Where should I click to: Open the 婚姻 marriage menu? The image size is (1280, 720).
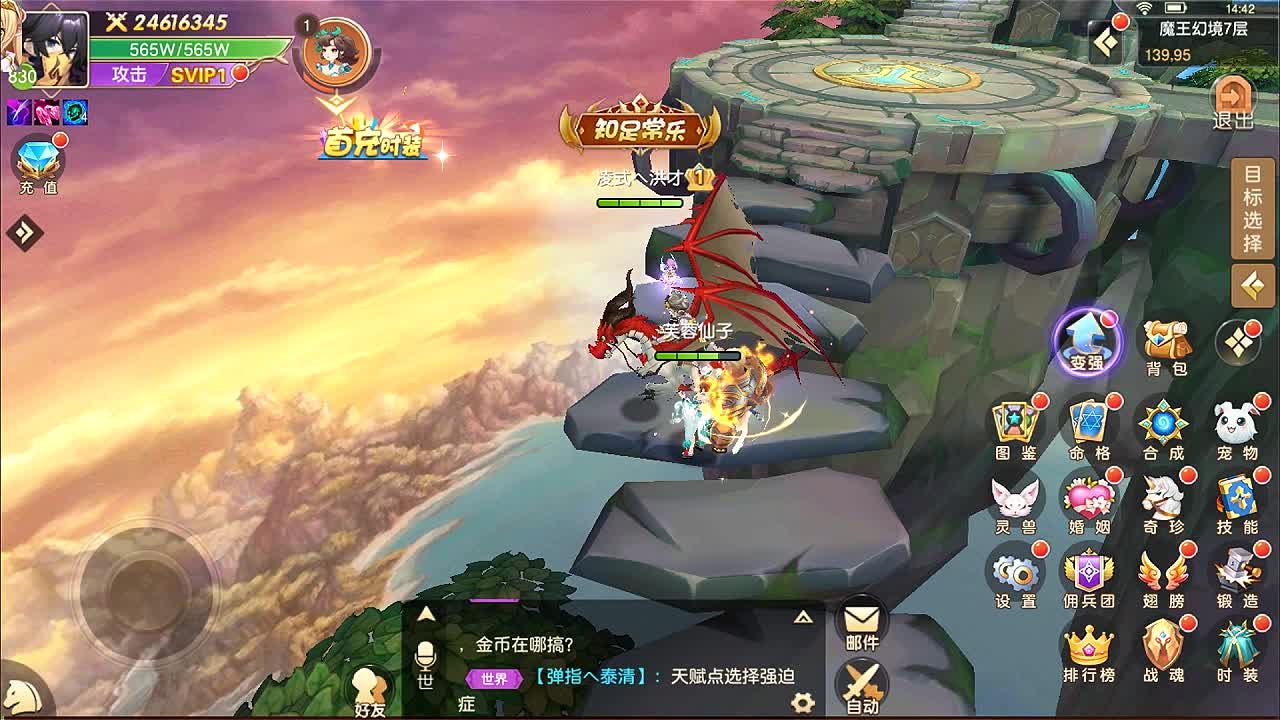point(1089,502)
